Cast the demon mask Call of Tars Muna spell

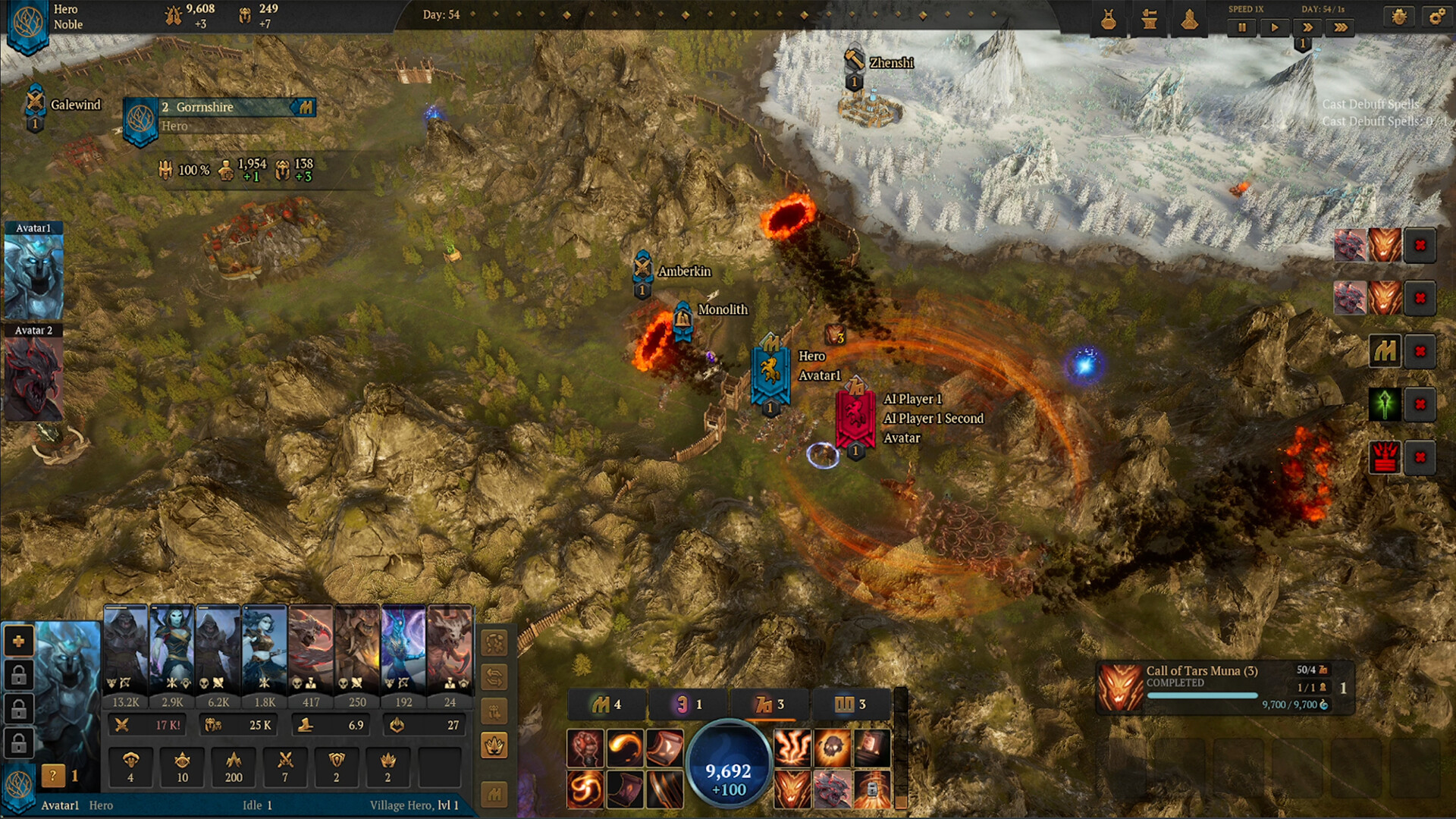pos(792,789)
